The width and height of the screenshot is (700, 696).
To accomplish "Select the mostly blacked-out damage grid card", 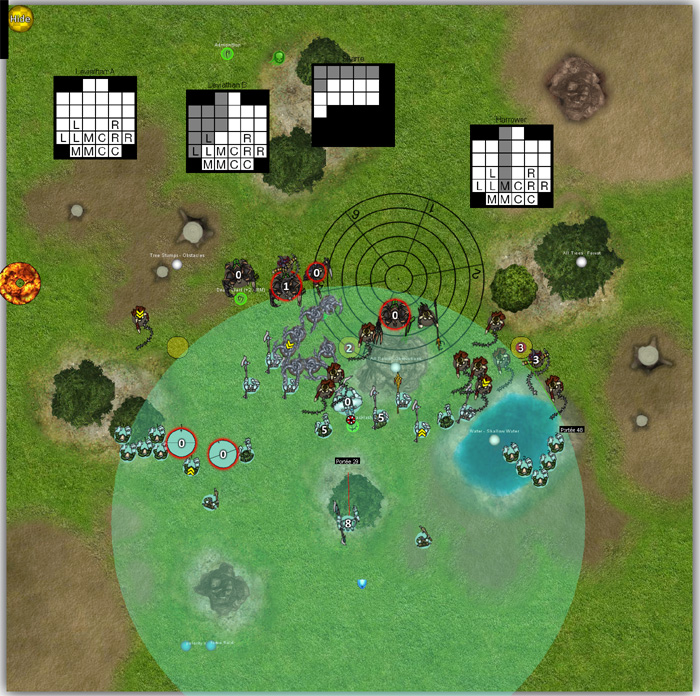I will pos(353,105).
